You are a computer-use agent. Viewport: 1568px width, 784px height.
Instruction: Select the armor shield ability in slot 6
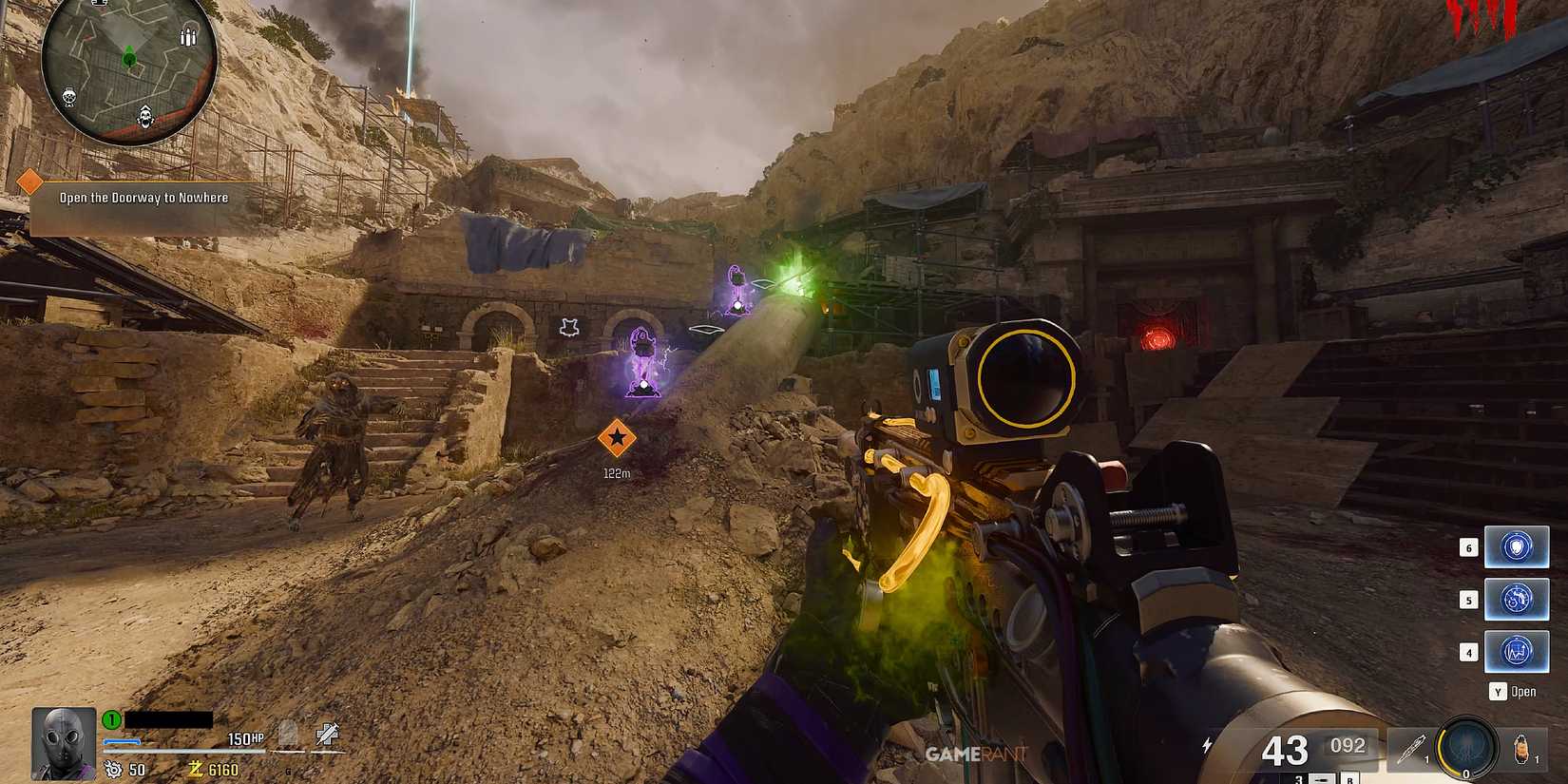point(1517,546)
